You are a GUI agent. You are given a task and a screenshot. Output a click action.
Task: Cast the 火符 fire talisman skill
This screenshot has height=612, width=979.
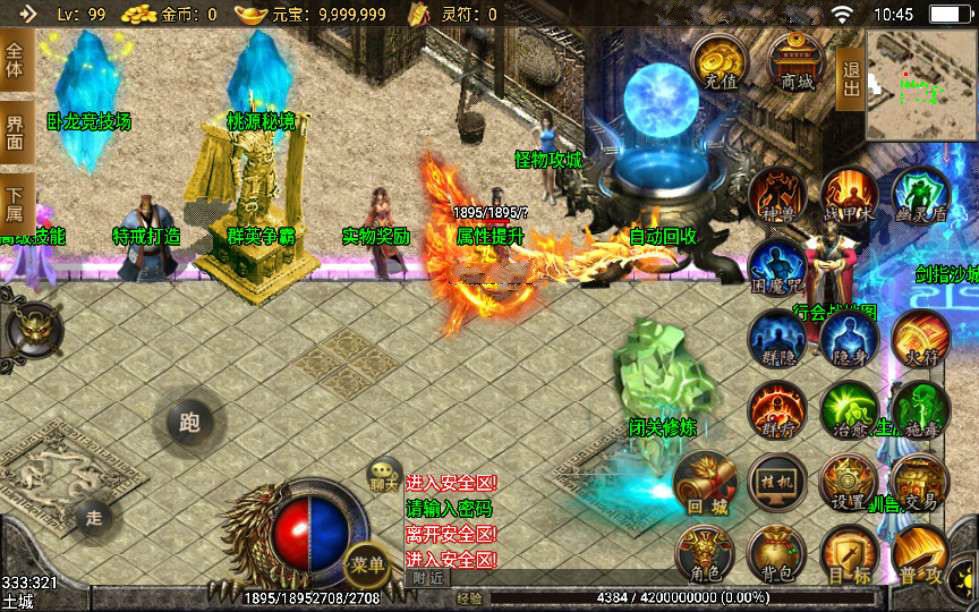920,337
